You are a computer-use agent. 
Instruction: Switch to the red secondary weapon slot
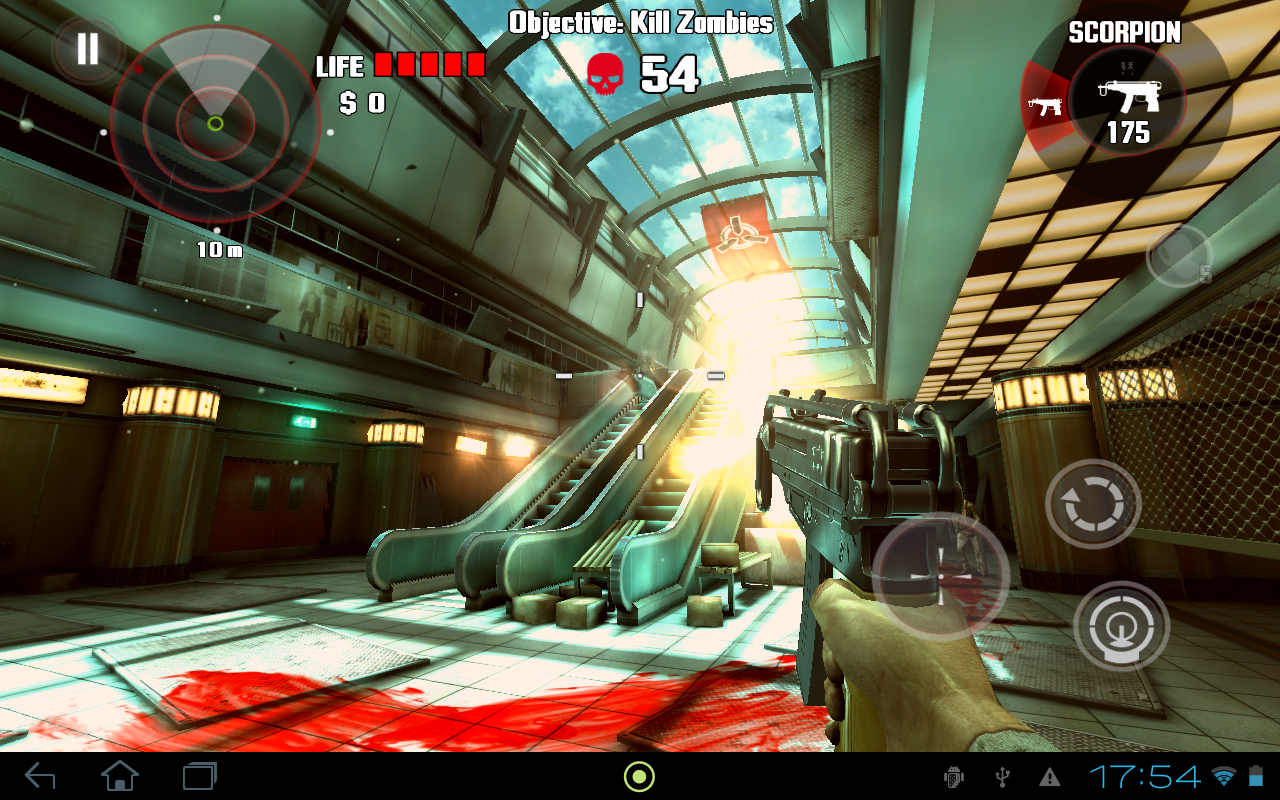(1044, 106)
